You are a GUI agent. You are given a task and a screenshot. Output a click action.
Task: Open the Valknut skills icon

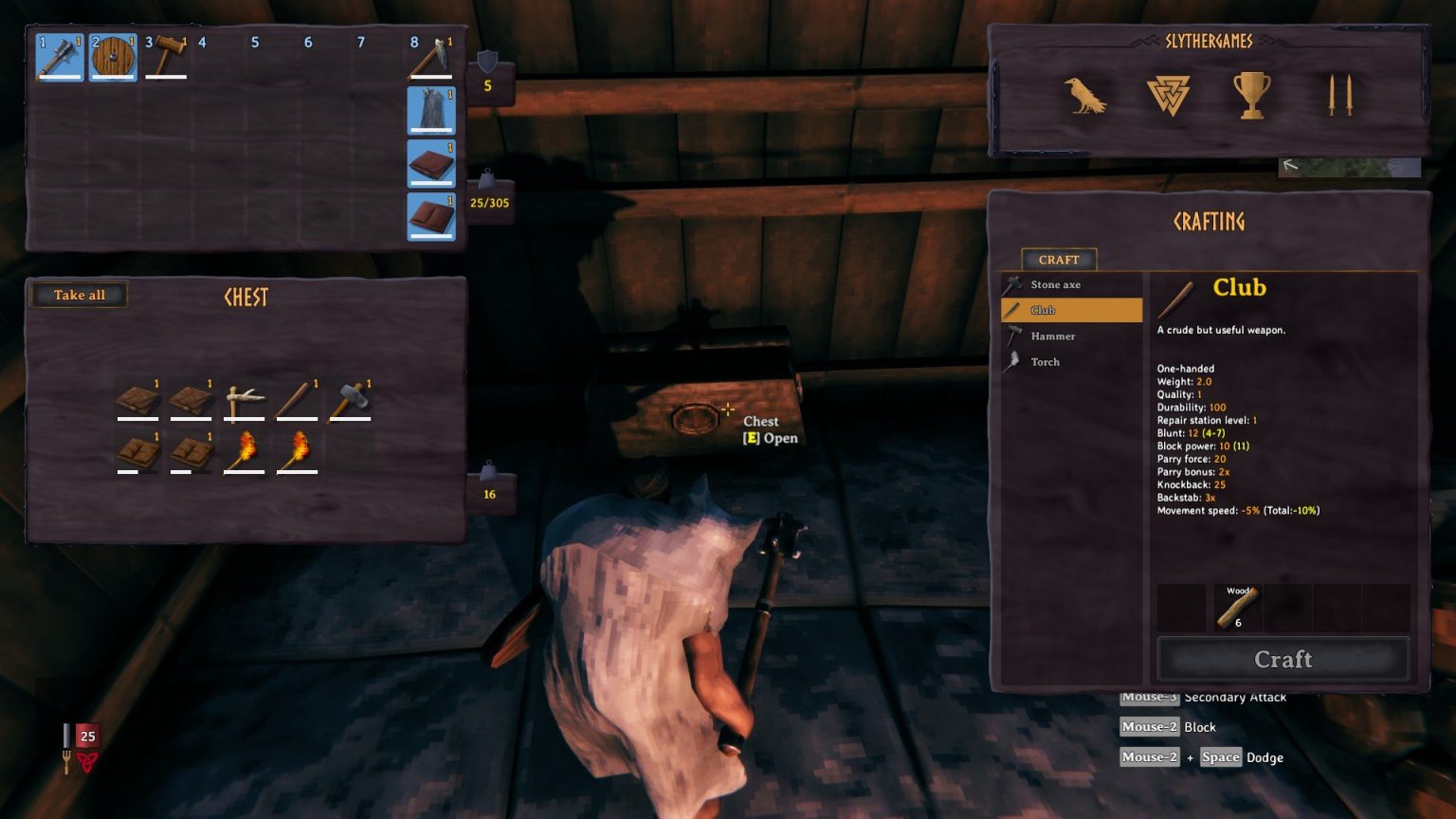(x=1169, y=96)
